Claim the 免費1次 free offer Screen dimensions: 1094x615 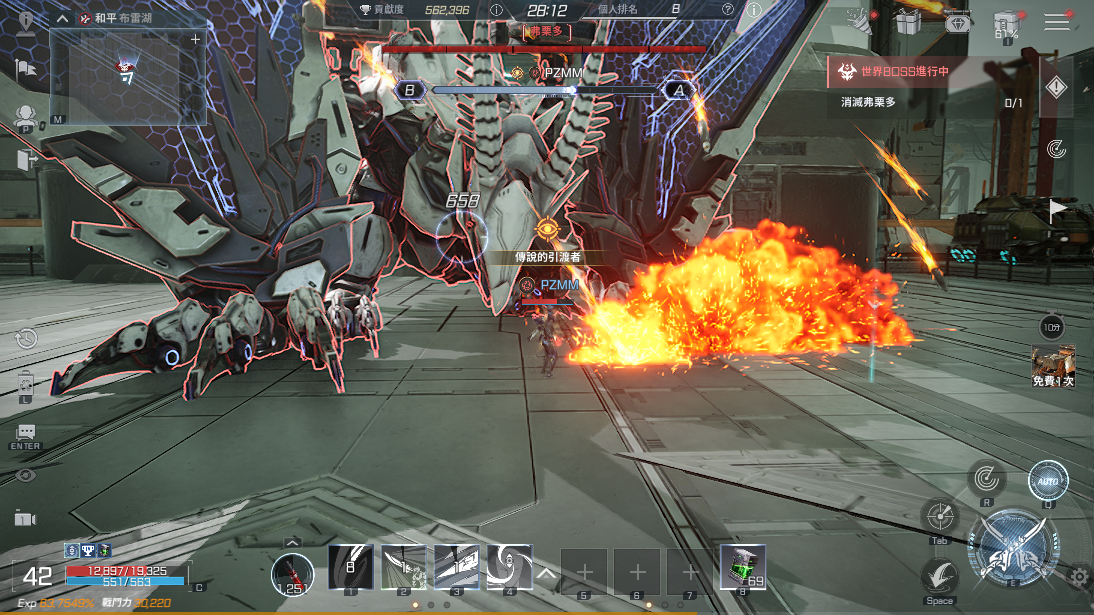pyautogui.click(x=1053, y=367)
